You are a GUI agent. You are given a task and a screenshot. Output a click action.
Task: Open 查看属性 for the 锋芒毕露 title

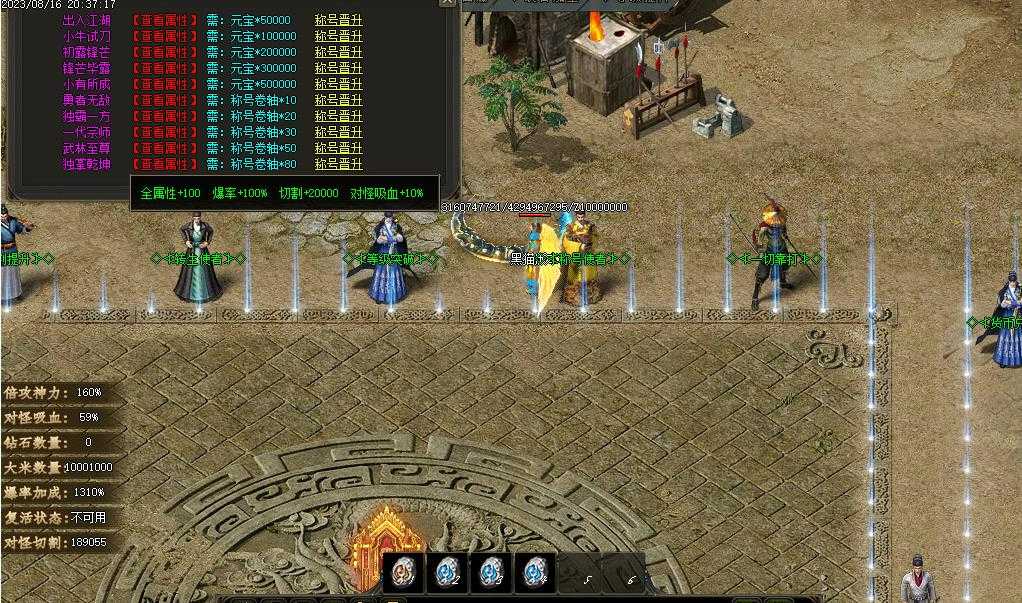(x=165, y=68)
